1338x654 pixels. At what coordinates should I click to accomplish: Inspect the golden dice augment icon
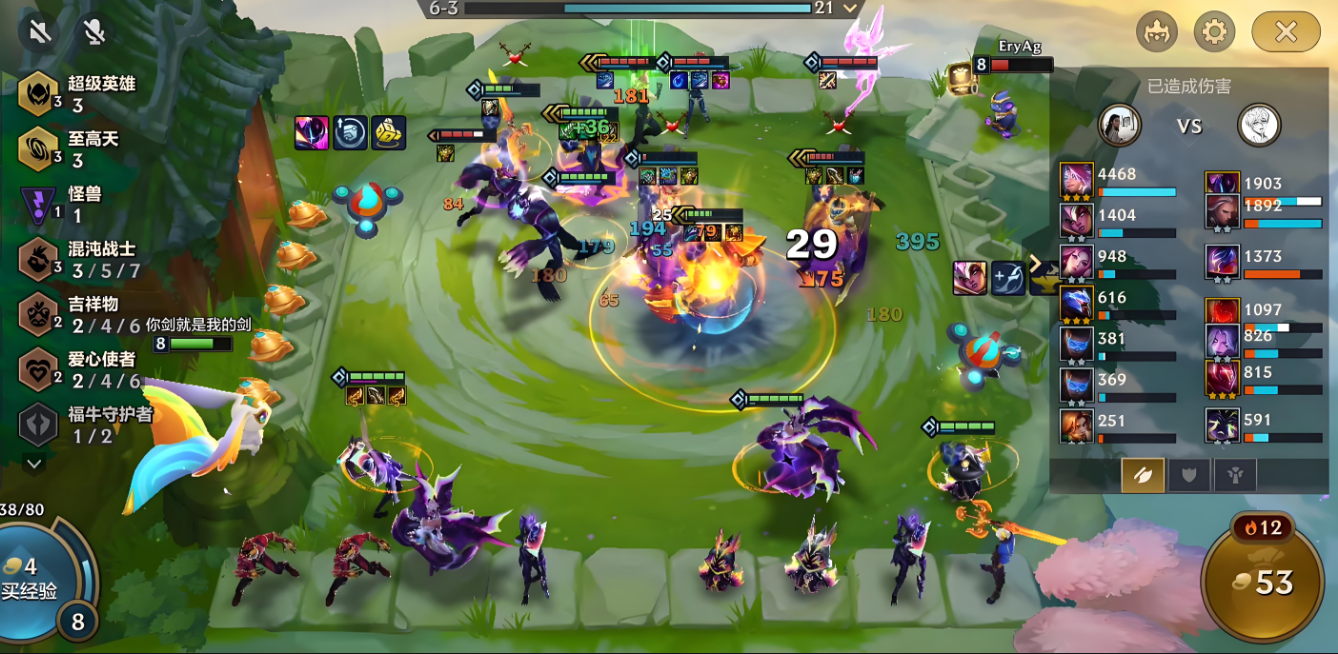point(389,133)
